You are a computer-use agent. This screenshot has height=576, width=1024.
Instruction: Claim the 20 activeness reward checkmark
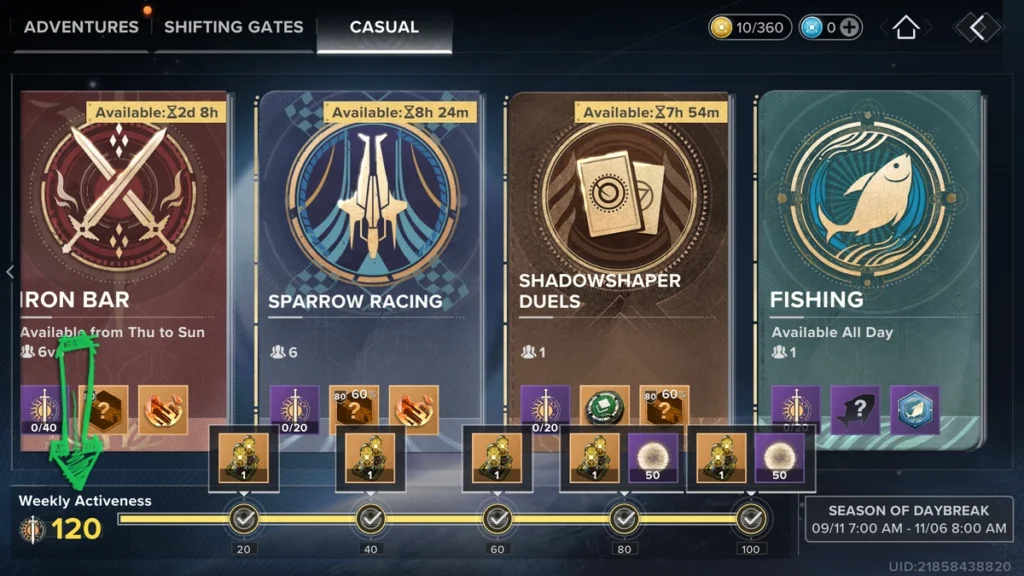point(244,518)
